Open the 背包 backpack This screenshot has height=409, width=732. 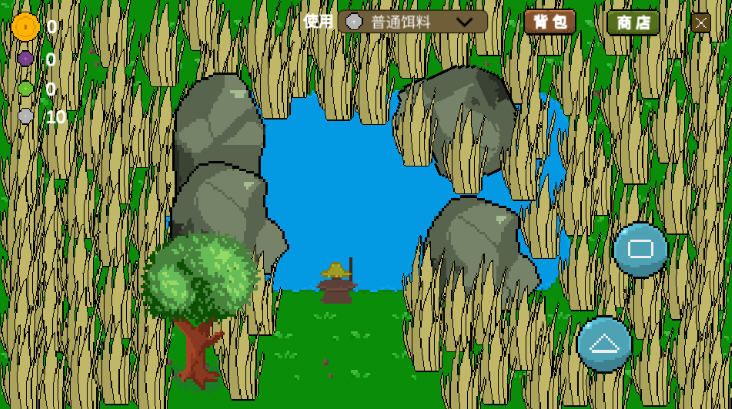(549, 22)
